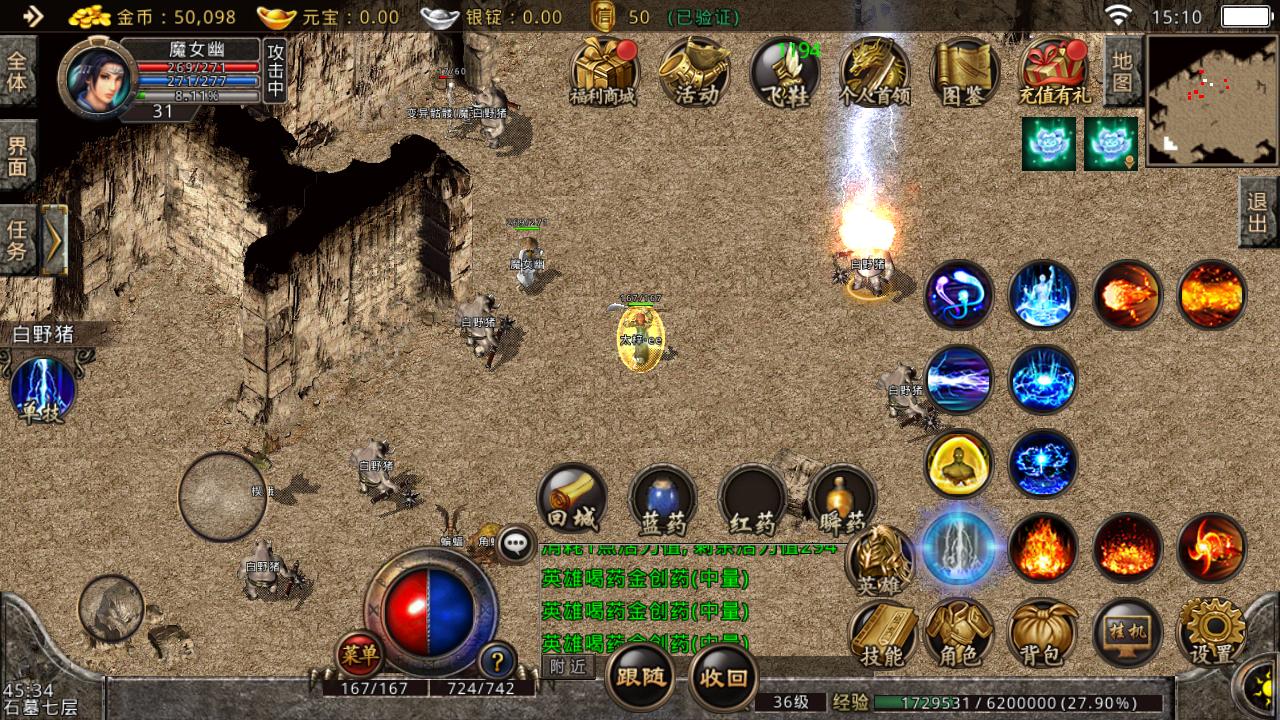
Task: Tap the 退出 exit button
Action: click(x=1258, y=212)
